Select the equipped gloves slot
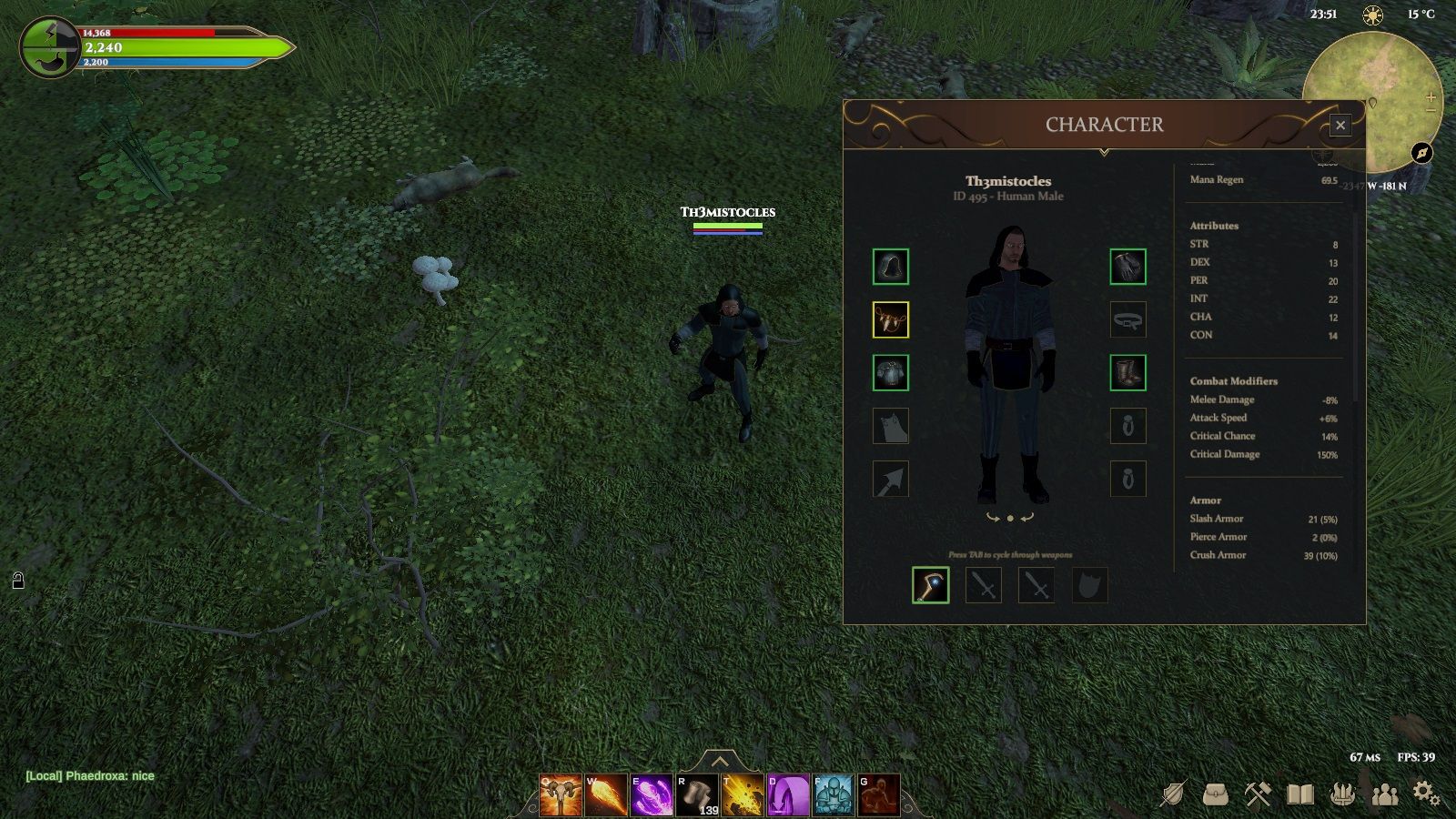Image resolution: width=1456 pixels, height=819 pixels. click(1127, 267)
